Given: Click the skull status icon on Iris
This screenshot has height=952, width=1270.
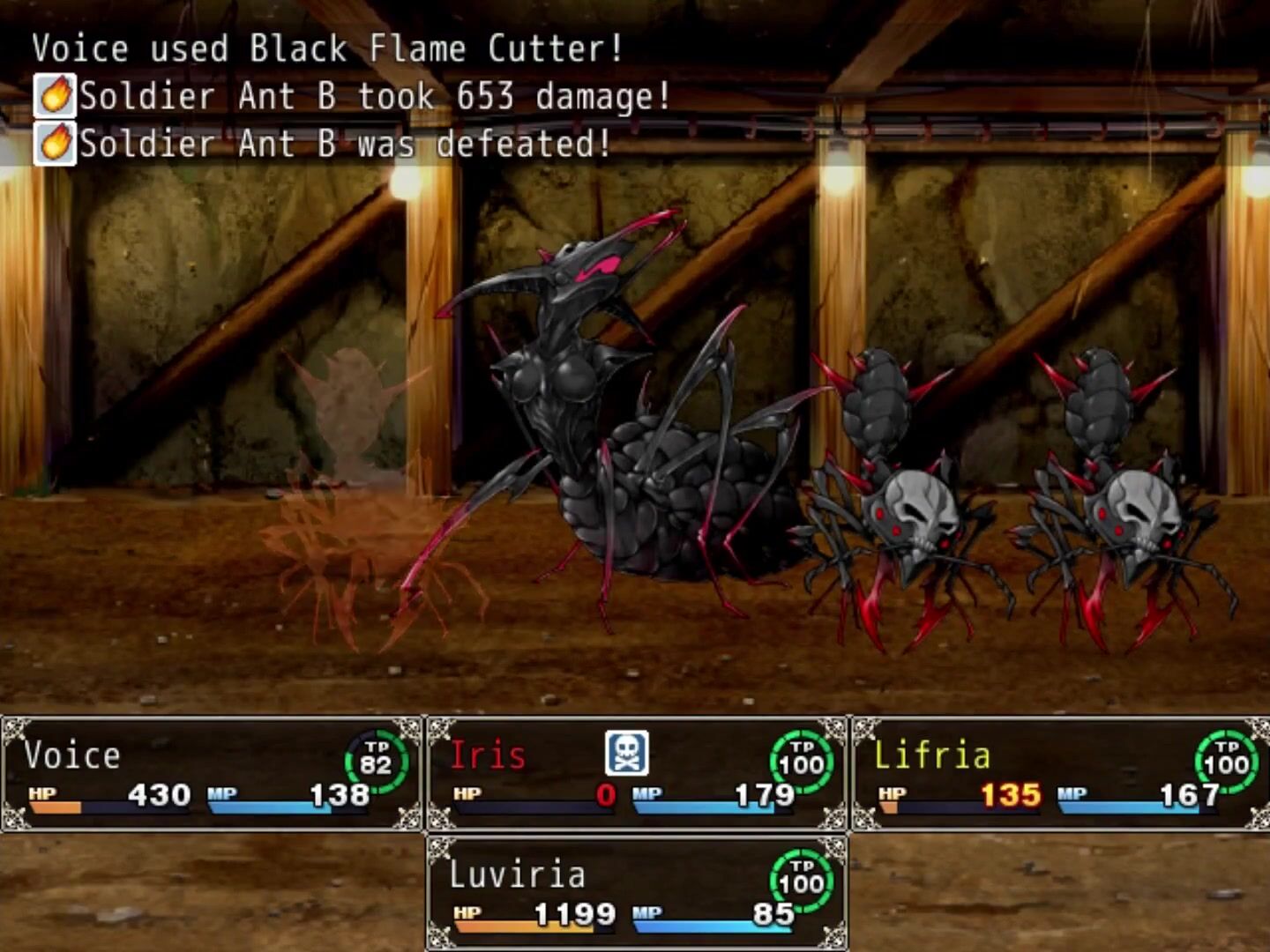Looking at the screenshot, I should [626, 754].
